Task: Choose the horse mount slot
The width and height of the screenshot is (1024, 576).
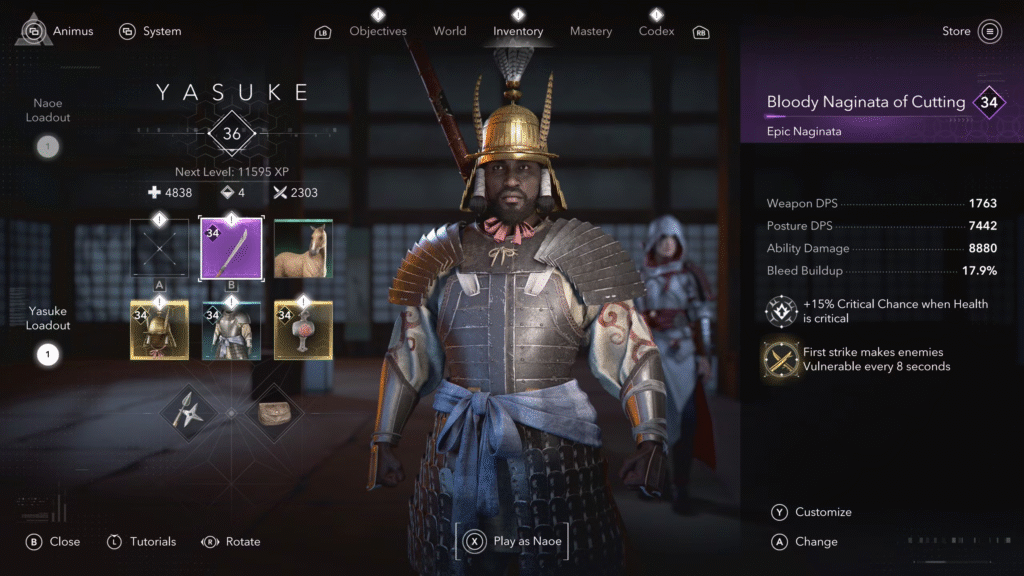Action: (303, 248)
